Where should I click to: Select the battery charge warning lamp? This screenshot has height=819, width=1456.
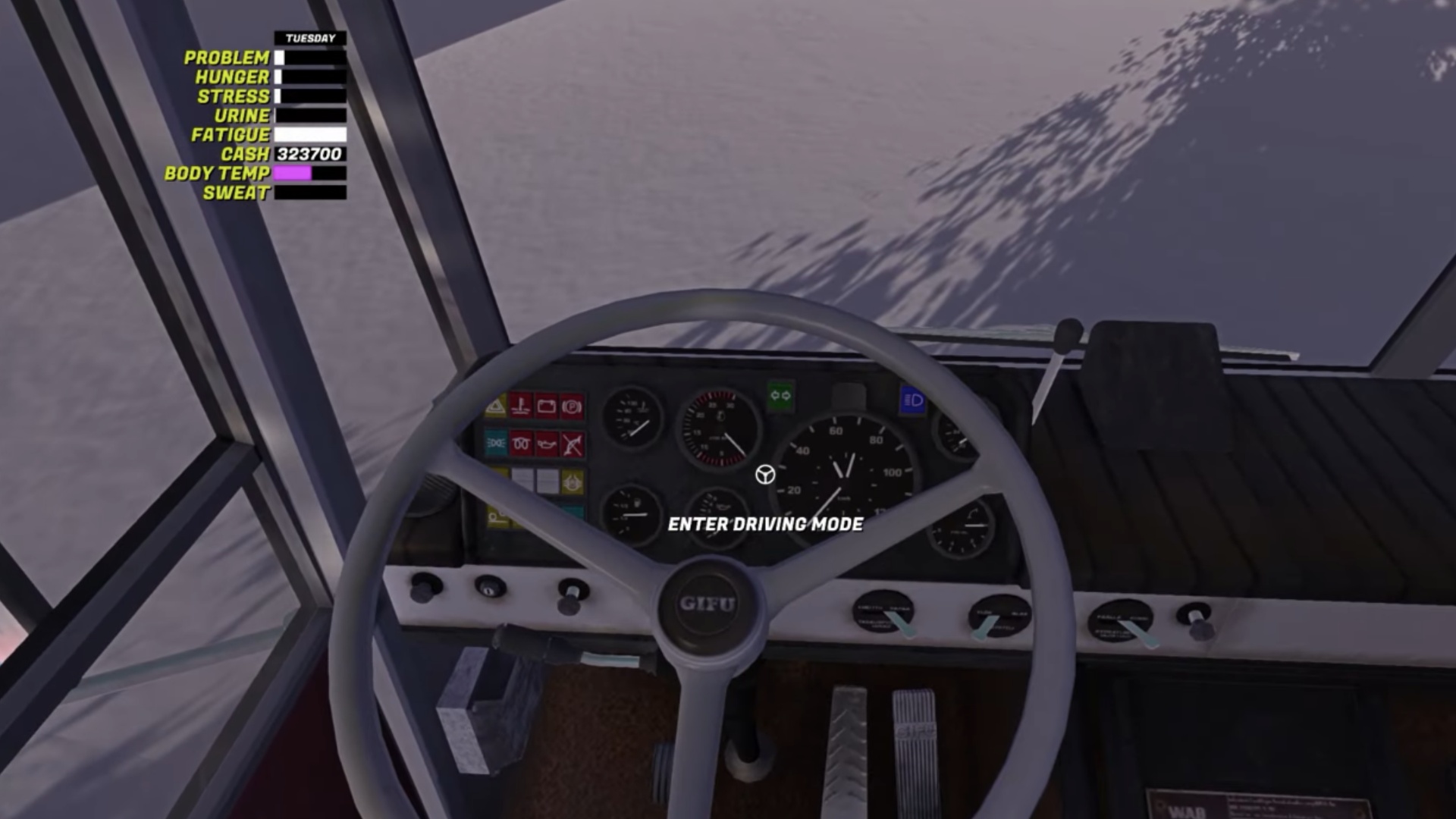546,406
